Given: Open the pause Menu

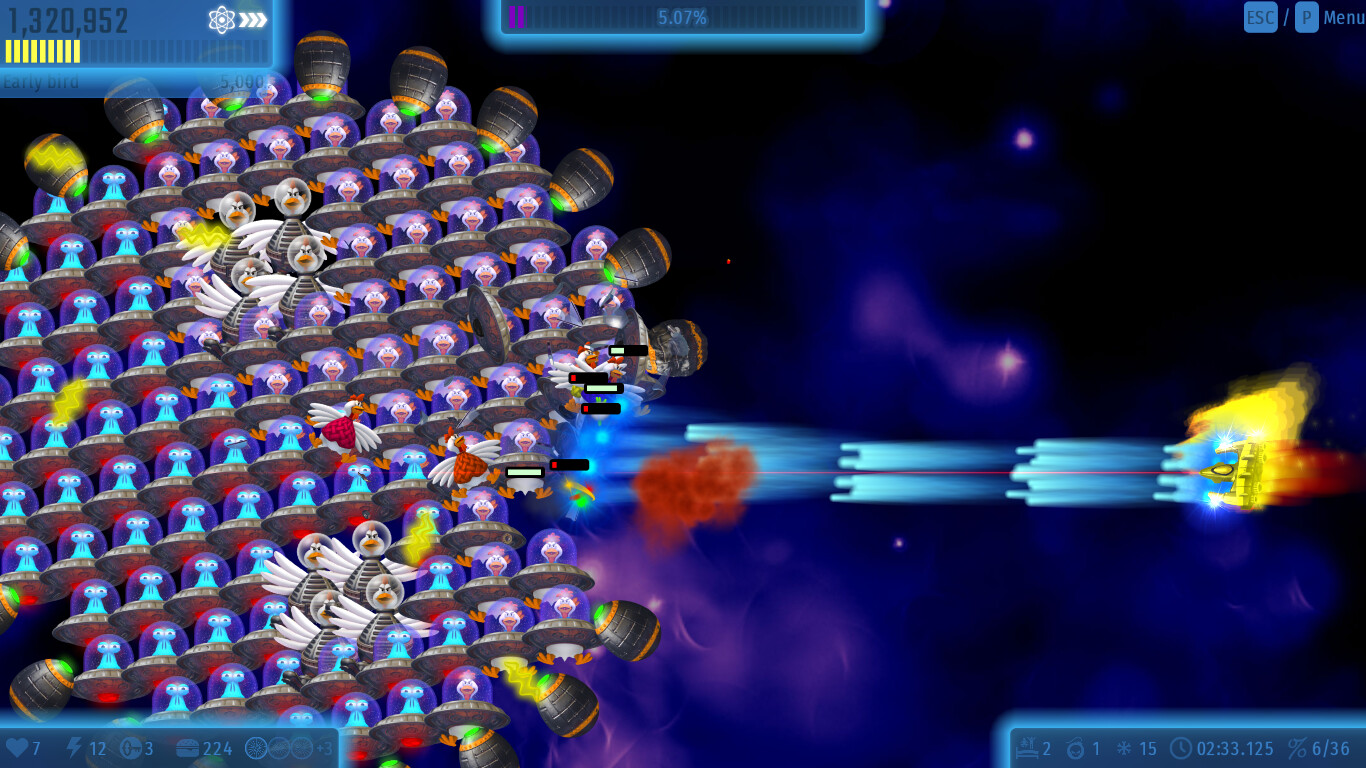Looking at the screenshot, I should (x=1343, y=17).
